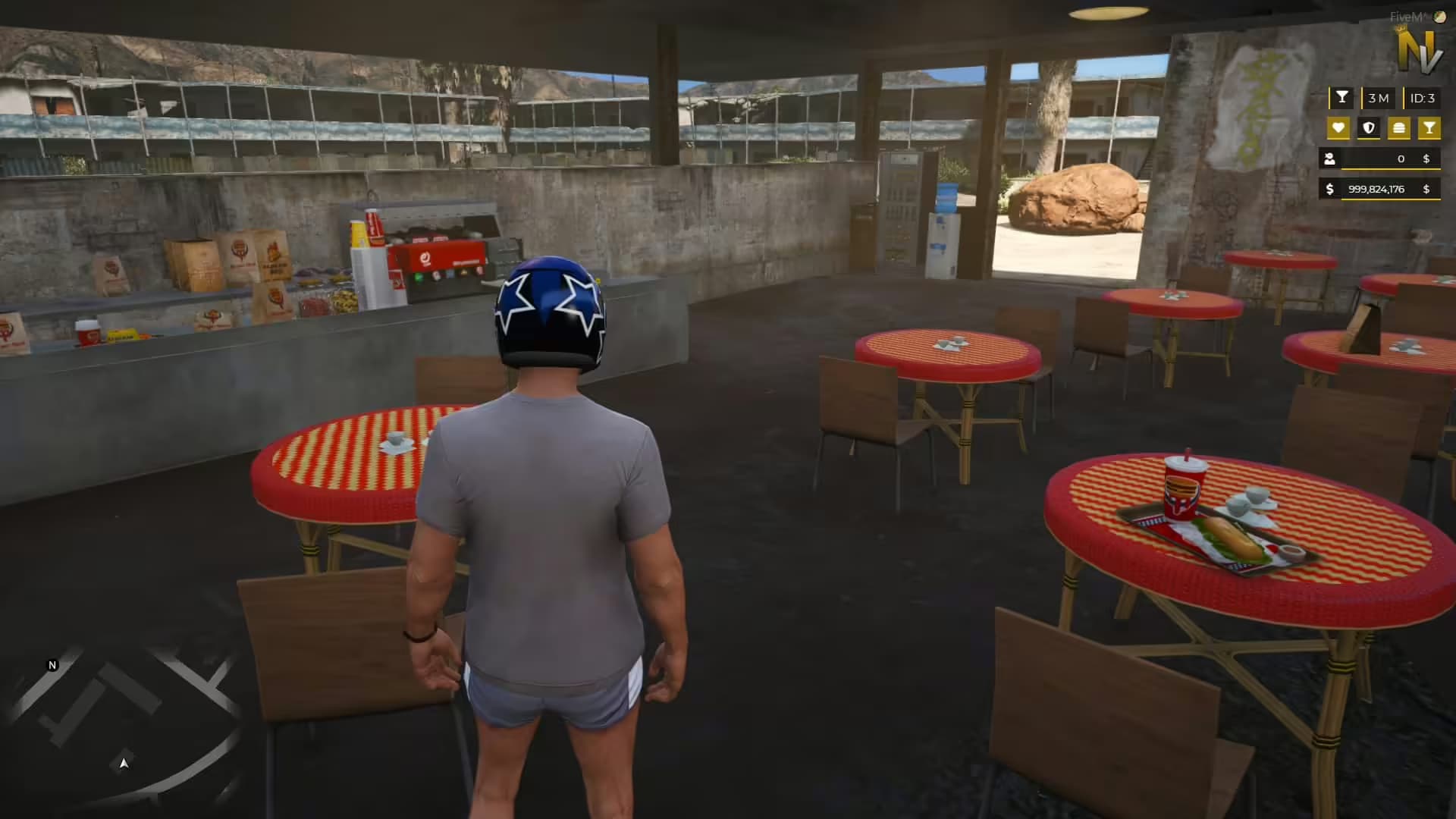
Task: Click the bank account person icon
Action: 1329,158
